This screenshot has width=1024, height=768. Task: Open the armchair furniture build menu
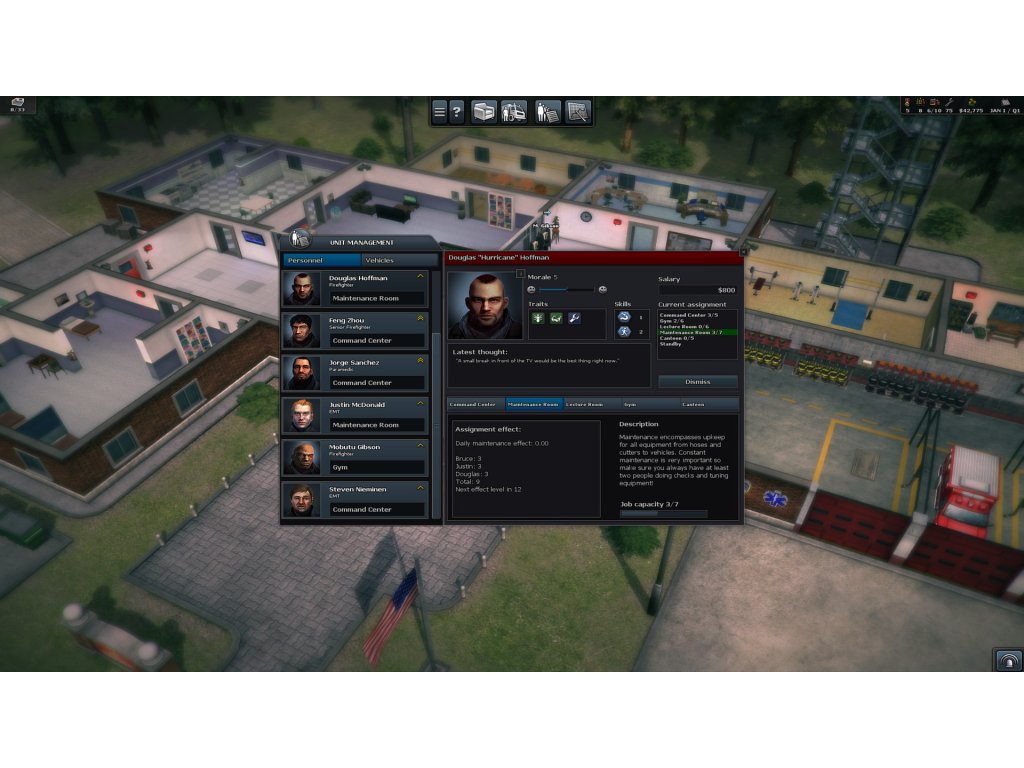(x=484, y=112)
